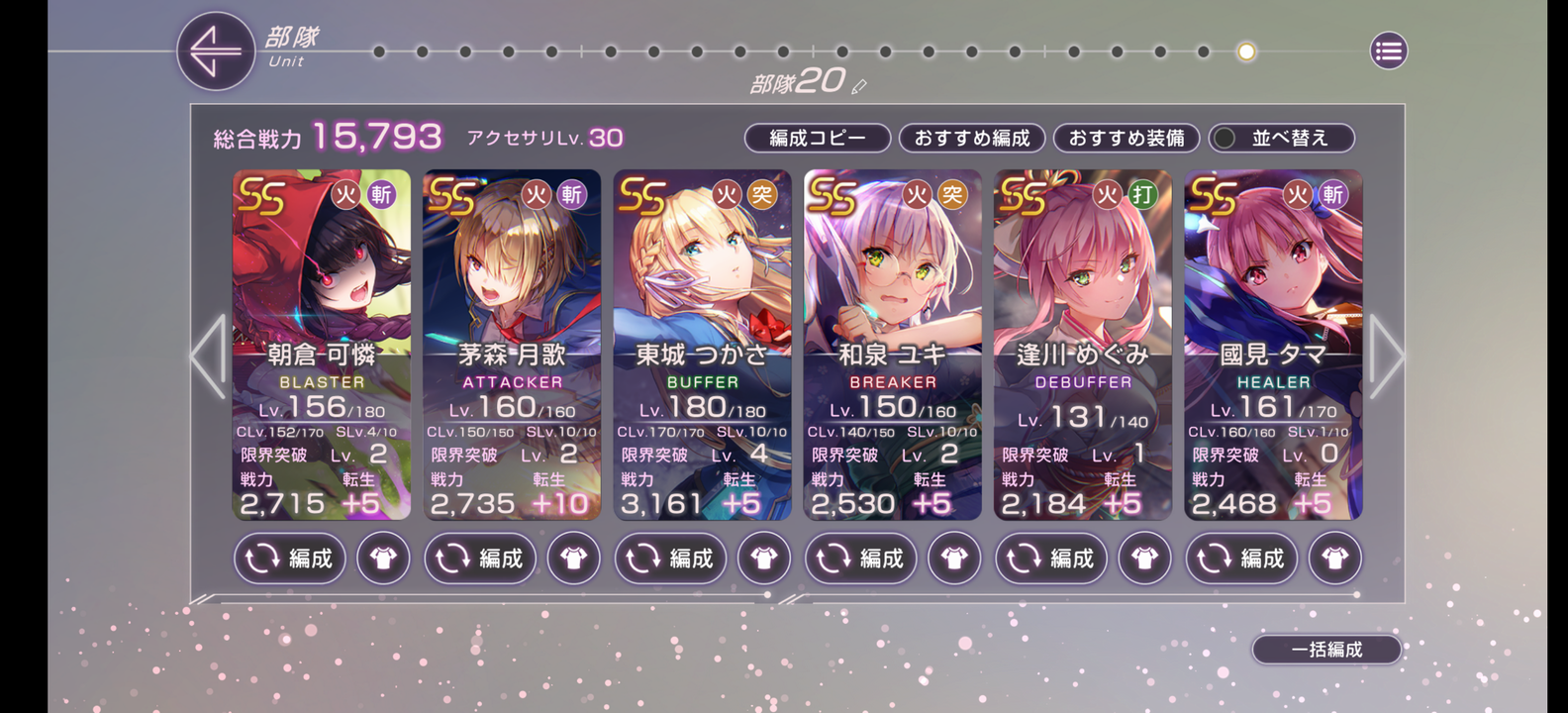Click the back arrow to leave Unit screen
Screen dimensions: 1568x713
click(x=216, y=51)
